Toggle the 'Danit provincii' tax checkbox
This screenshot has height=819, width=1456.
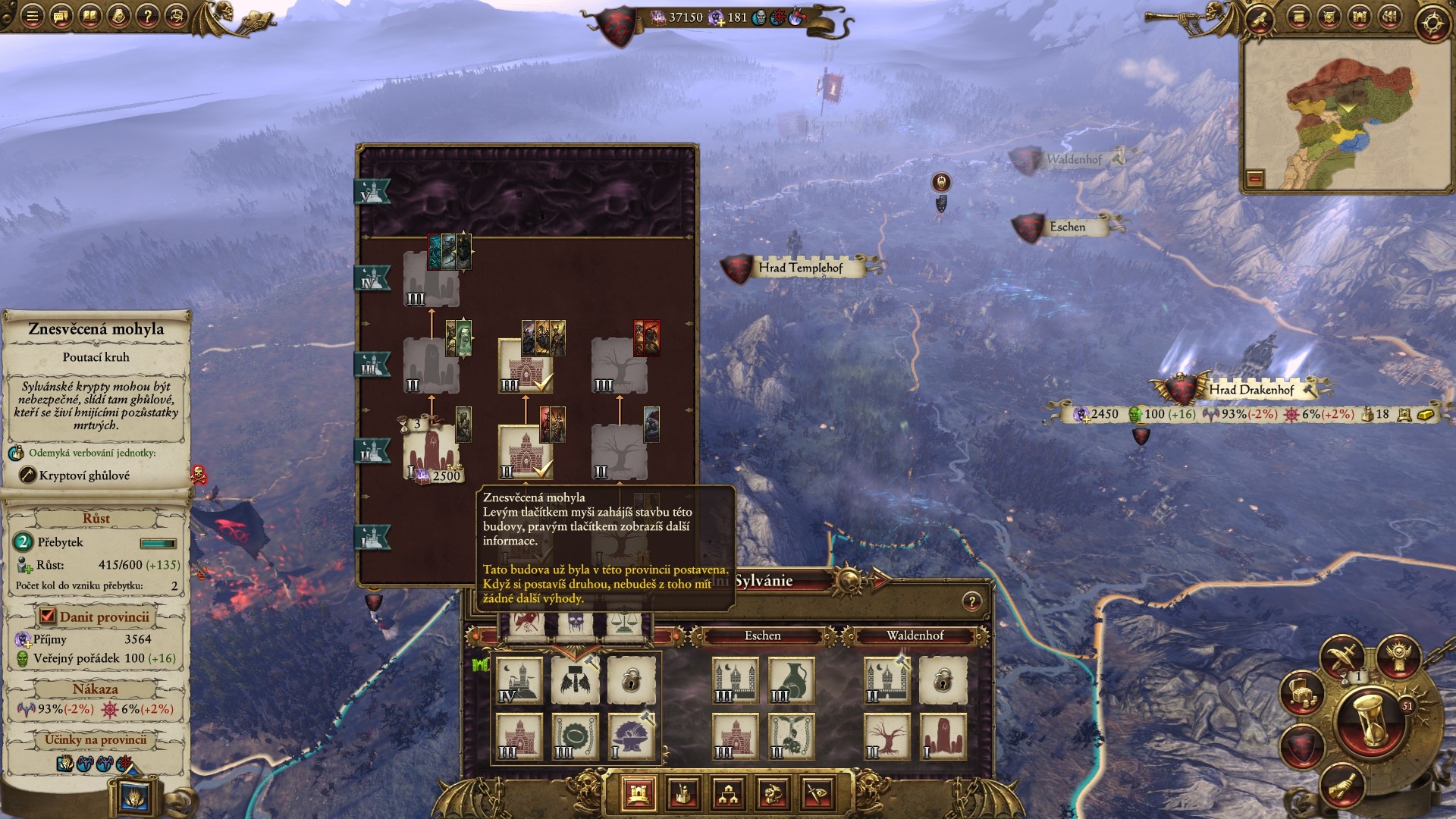[x=48, y=617]
